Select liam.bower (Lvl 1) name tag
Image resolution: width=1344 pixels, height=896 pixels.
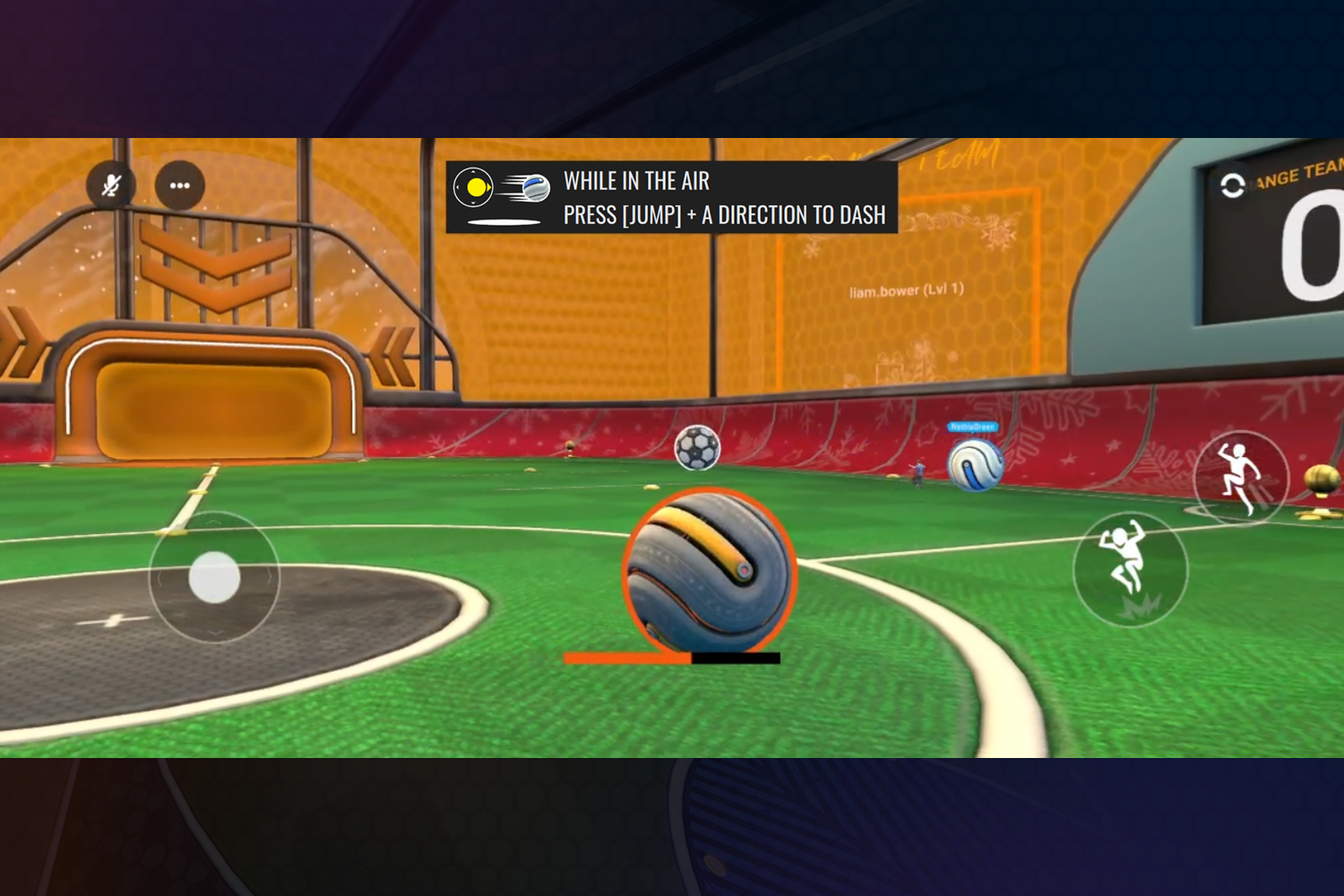[x=905, y=290]
